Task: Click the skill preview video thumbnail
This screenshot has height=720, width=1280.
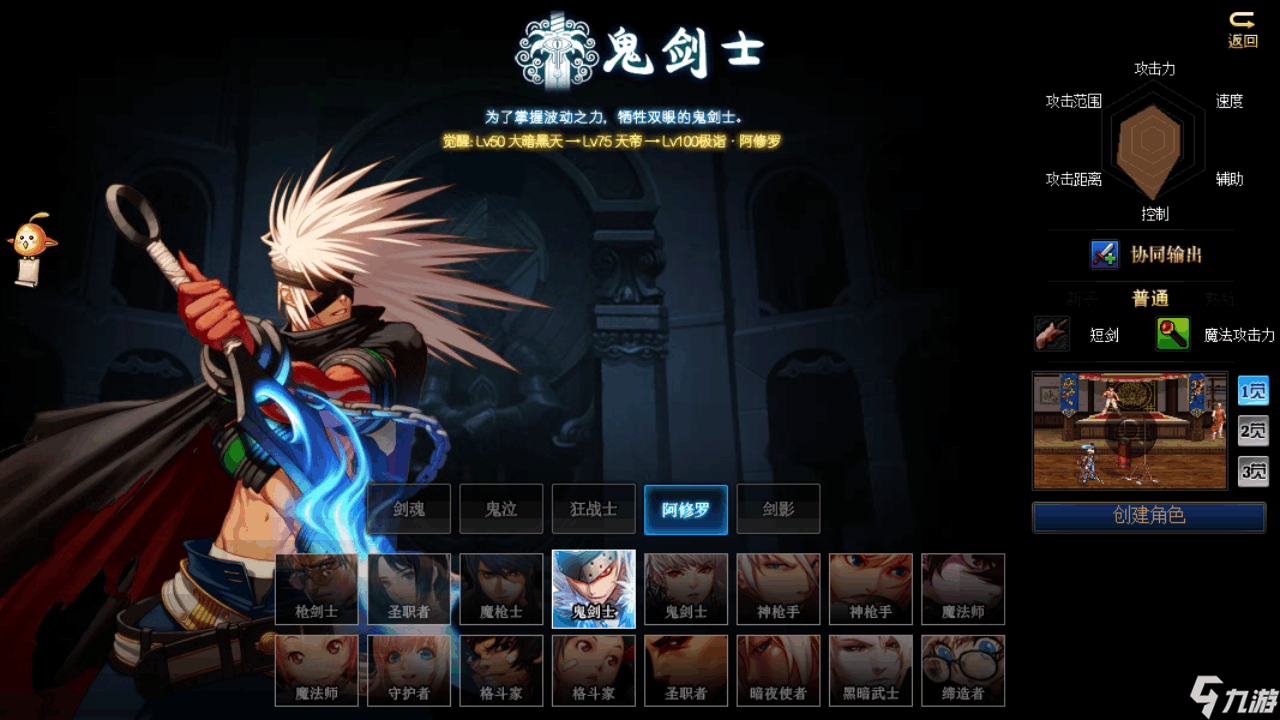Action: point(1129,431)
